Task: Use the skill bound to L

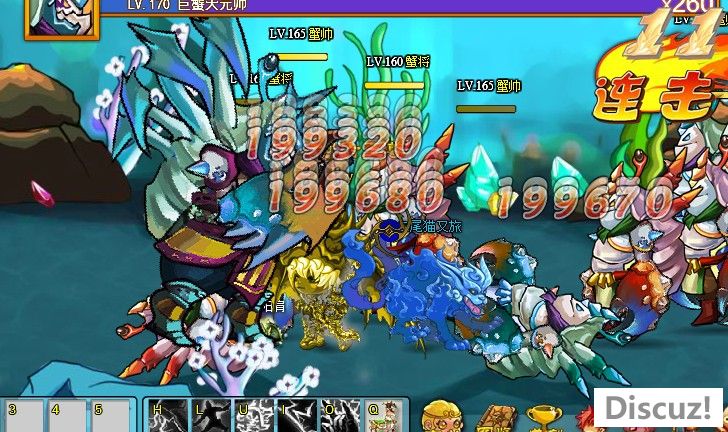Action: click(212, 416)
